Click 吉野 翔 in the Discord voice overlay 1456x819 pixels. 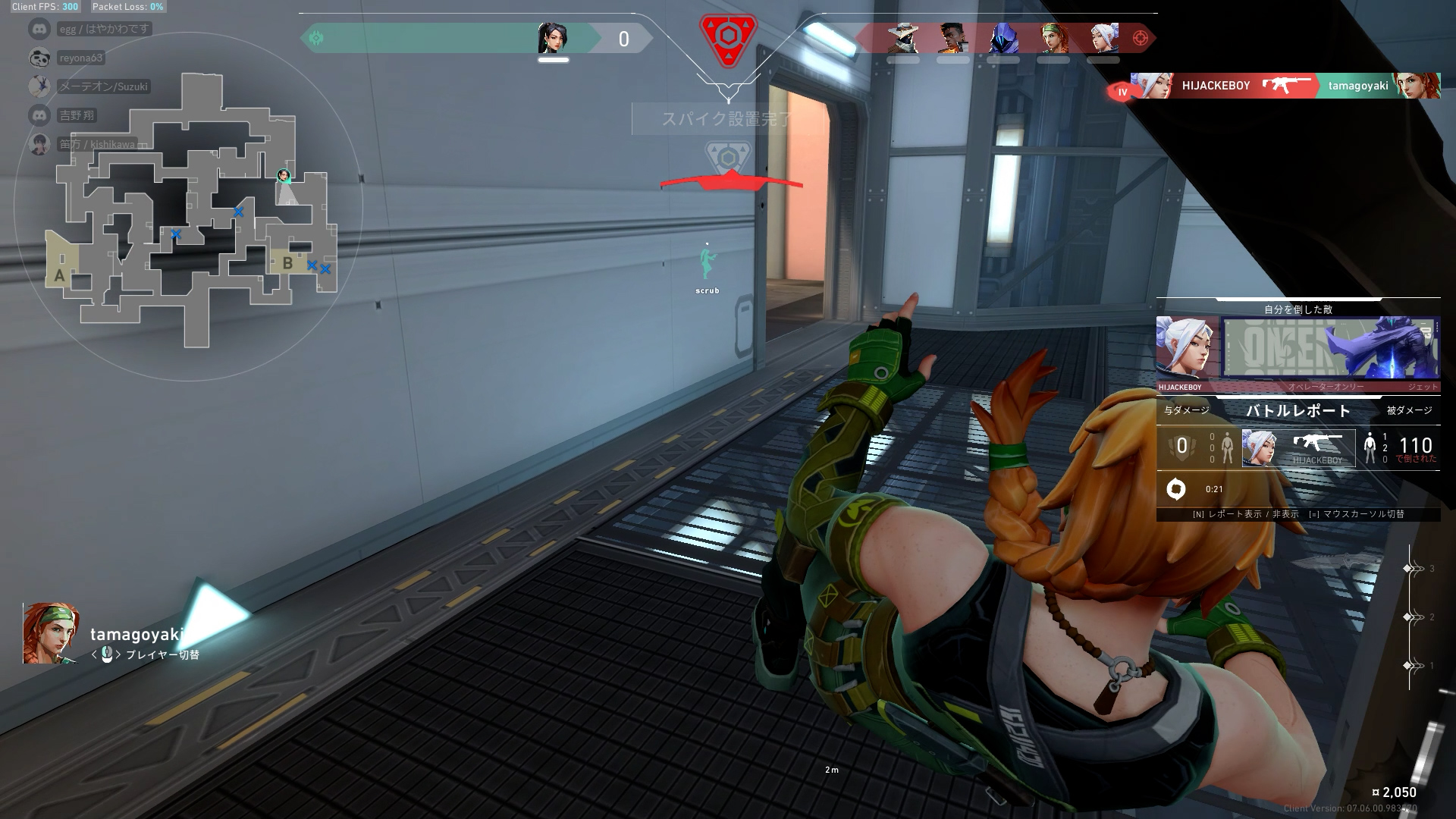(77, 115)
